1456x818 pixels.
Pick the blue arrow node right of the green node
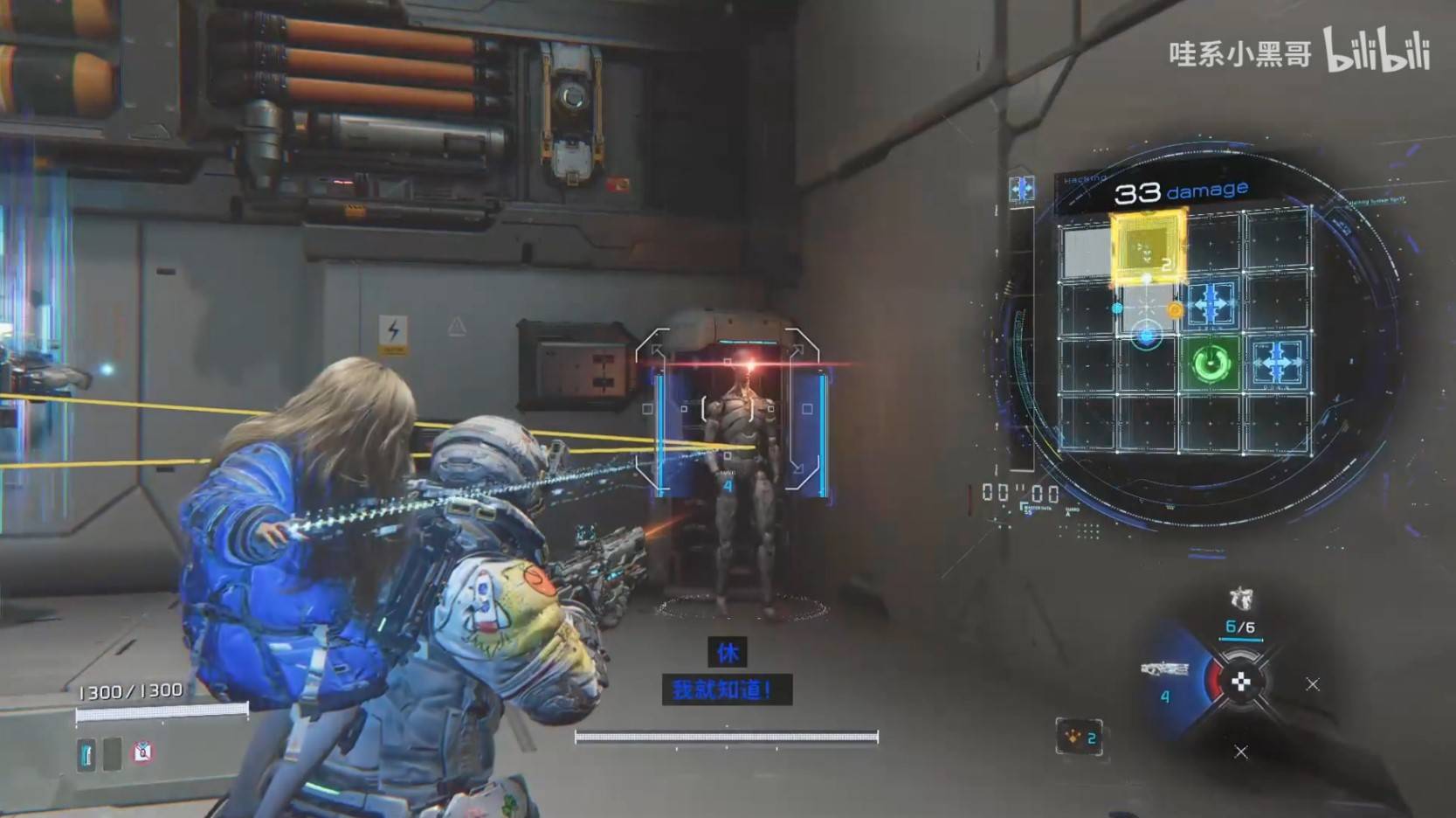(x=1277, y=361)
